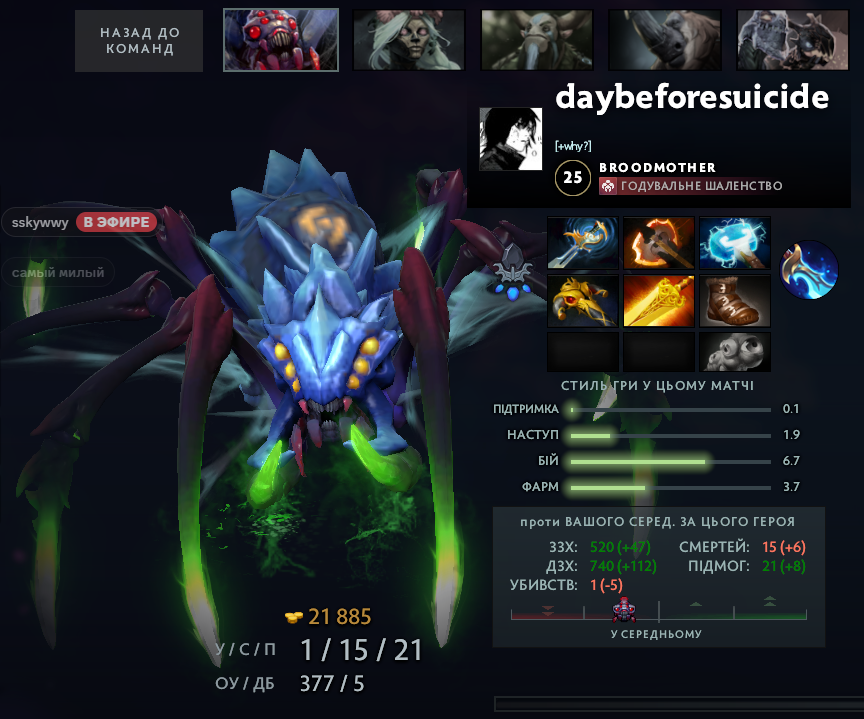Select the Disperser blade item slot
Screen dimensions: 864x719
(x=583, y=243)
